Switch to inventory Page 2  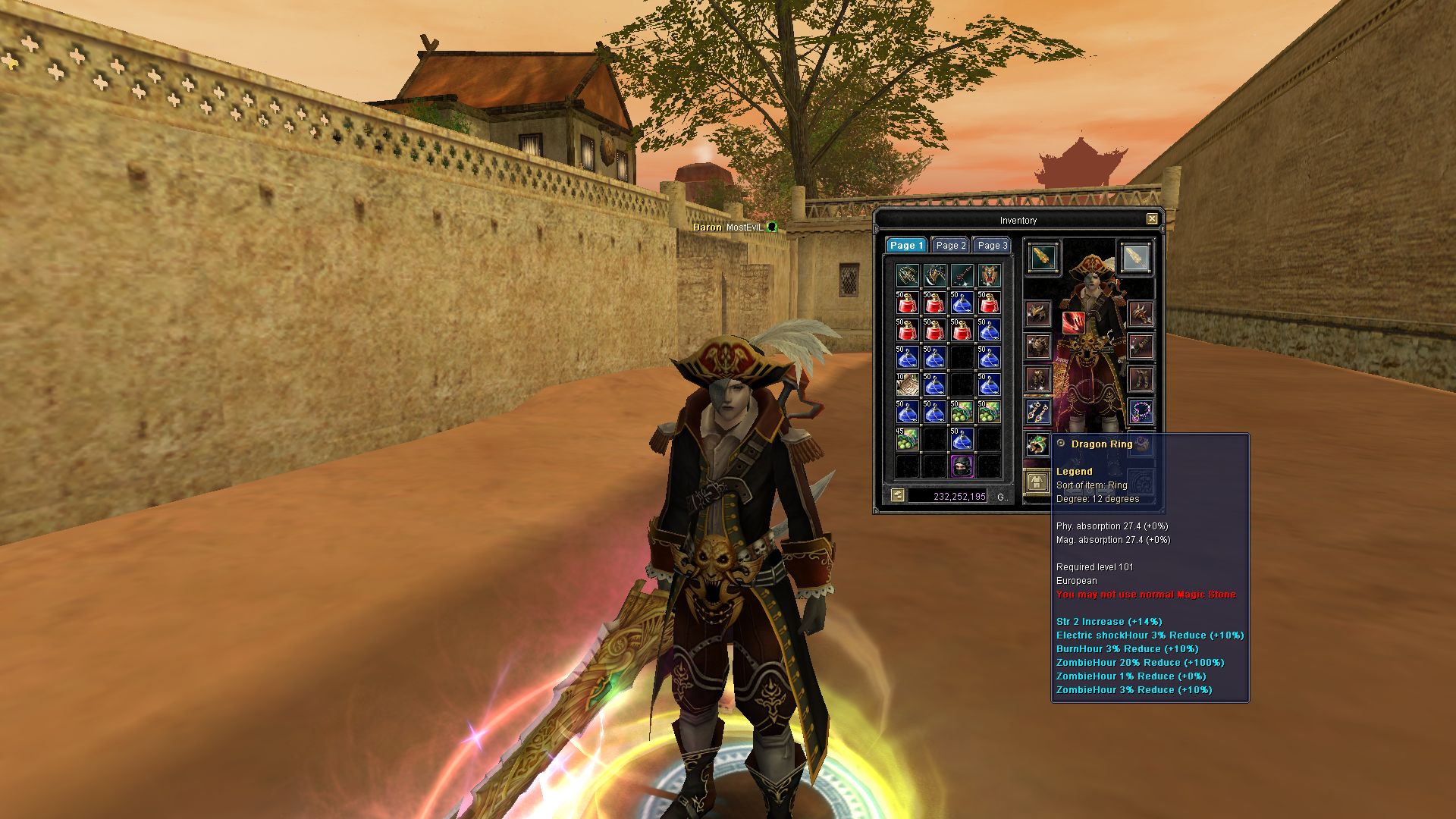tap(950, 246)
